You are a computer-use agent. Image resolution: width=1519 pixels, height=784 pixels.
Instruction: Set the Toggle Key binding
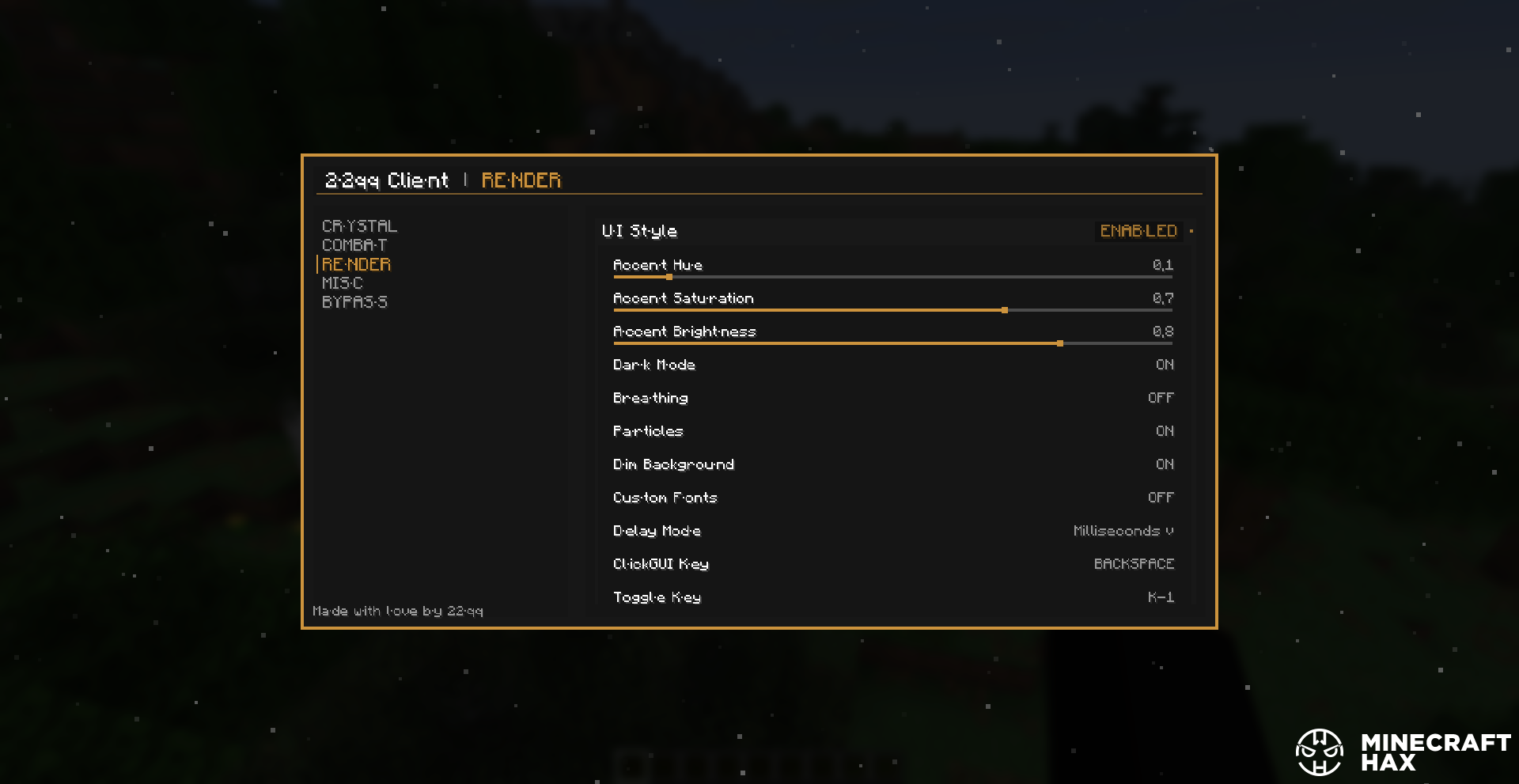click(1161, 597)
